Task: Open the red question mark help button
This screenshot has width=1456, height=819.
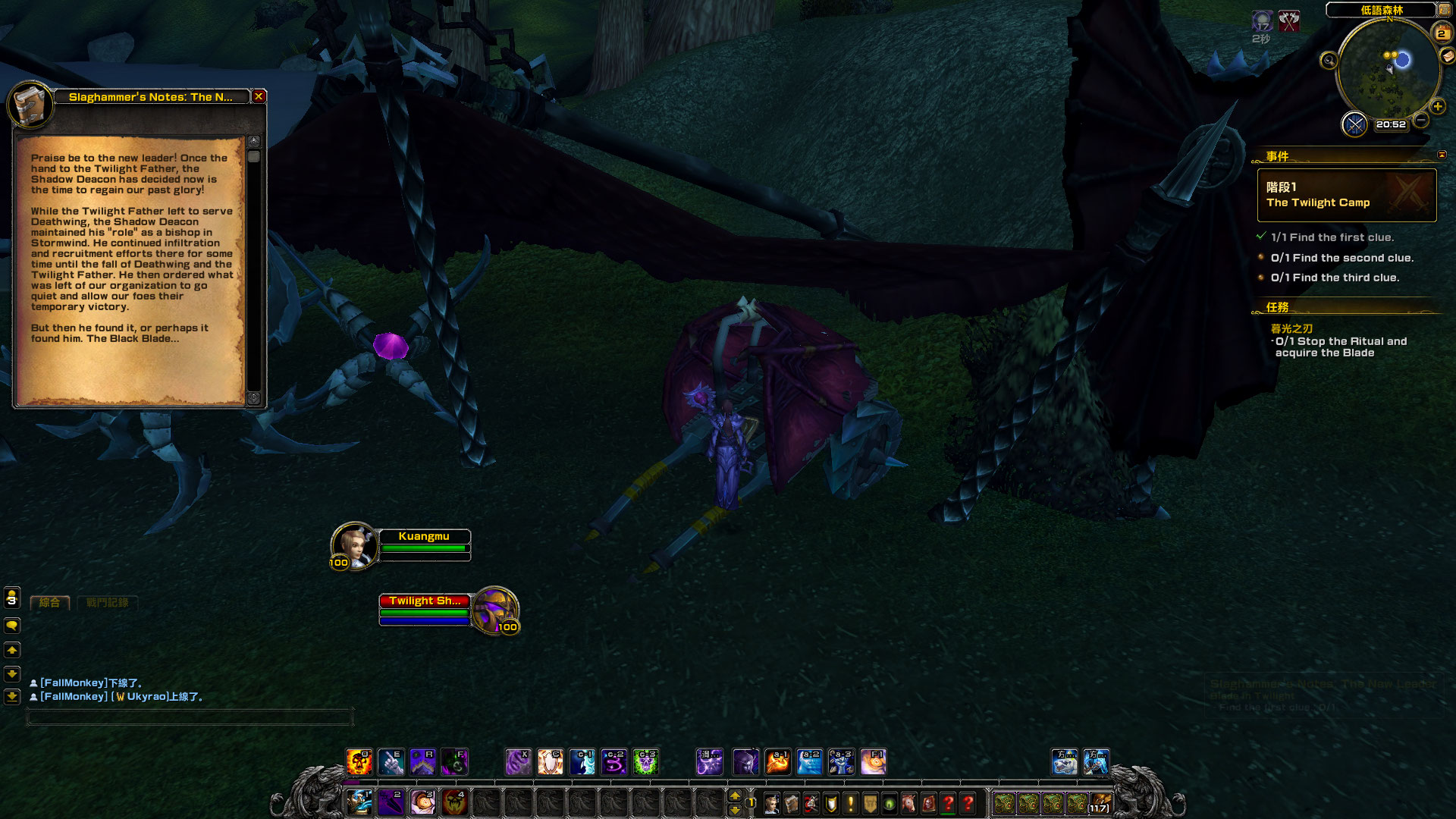Action: coord(968,803)
